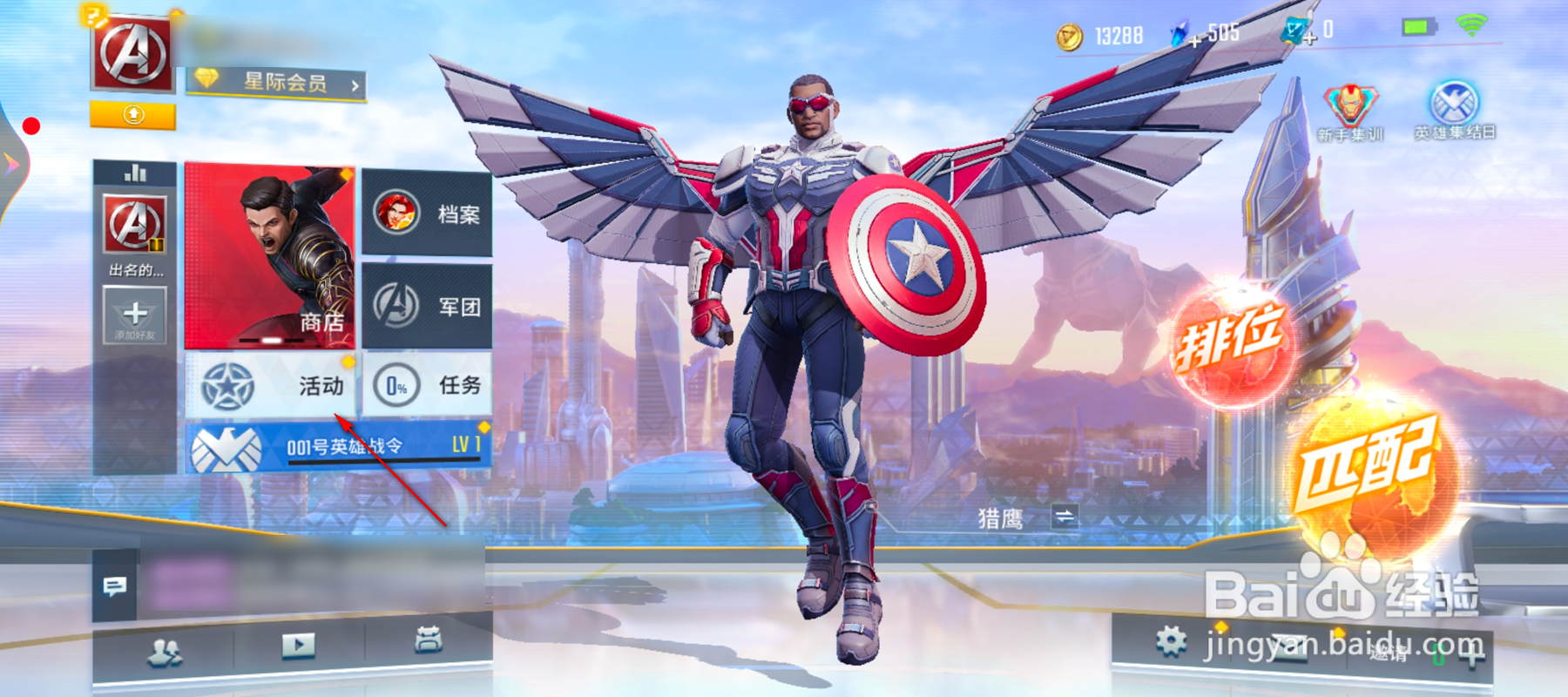This screenshot has width=1568, height=697.
Task: Open the 任务 missions menu
Action: [427, 385]
